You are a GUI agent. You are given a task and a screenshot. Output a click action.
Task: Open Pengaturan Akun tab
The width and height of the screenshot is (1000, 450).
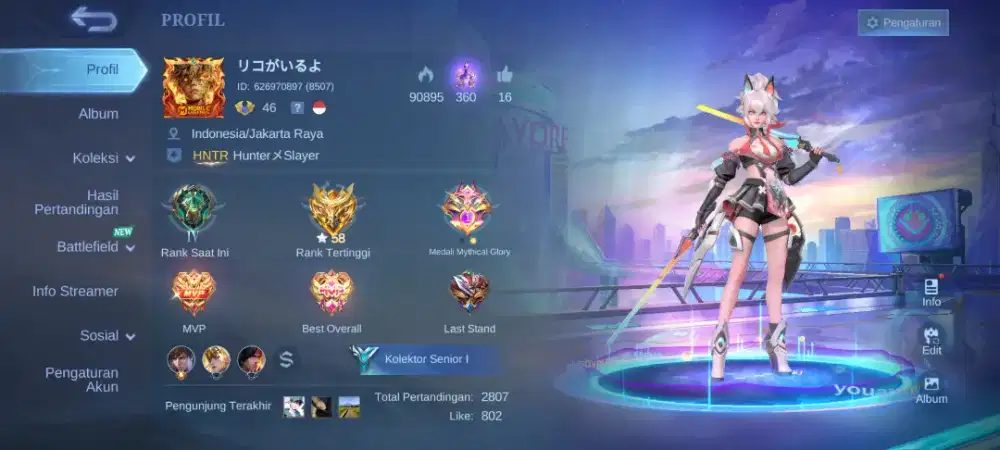(x=81, y=379)
